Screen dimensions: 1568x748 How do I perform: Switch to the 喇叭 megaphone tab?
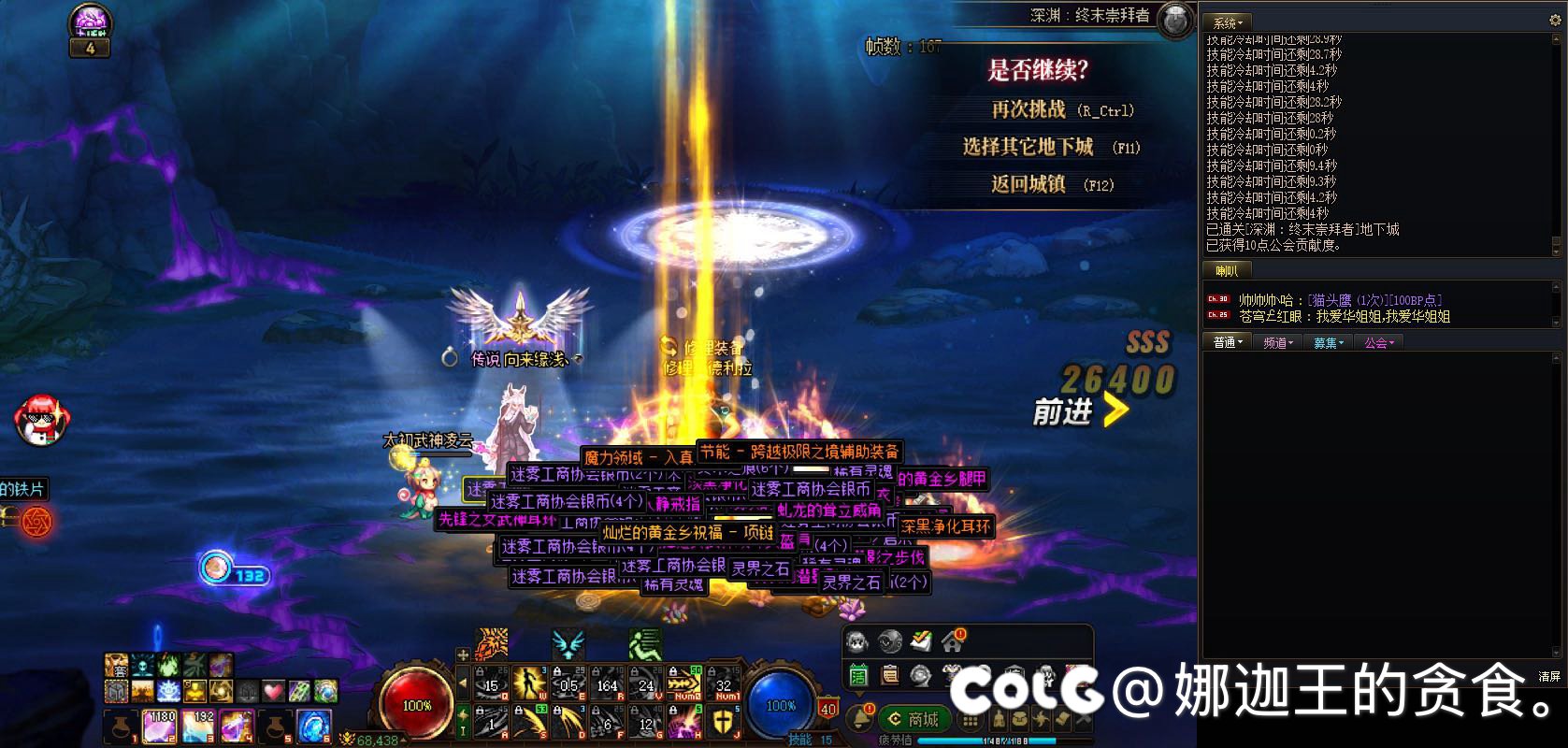pos(1227,271)
